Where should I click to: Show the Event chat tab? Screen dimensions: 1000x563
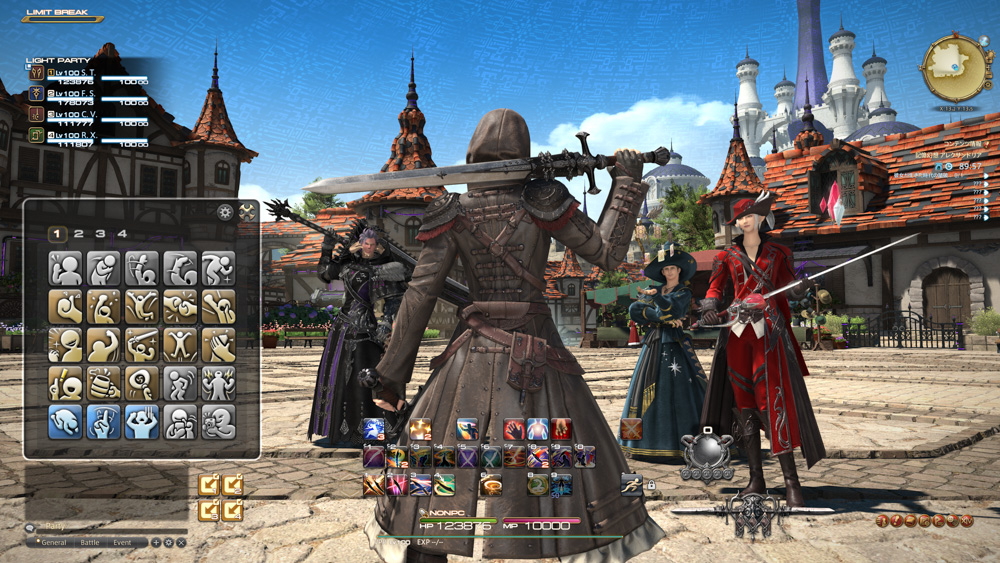[122, 542]
